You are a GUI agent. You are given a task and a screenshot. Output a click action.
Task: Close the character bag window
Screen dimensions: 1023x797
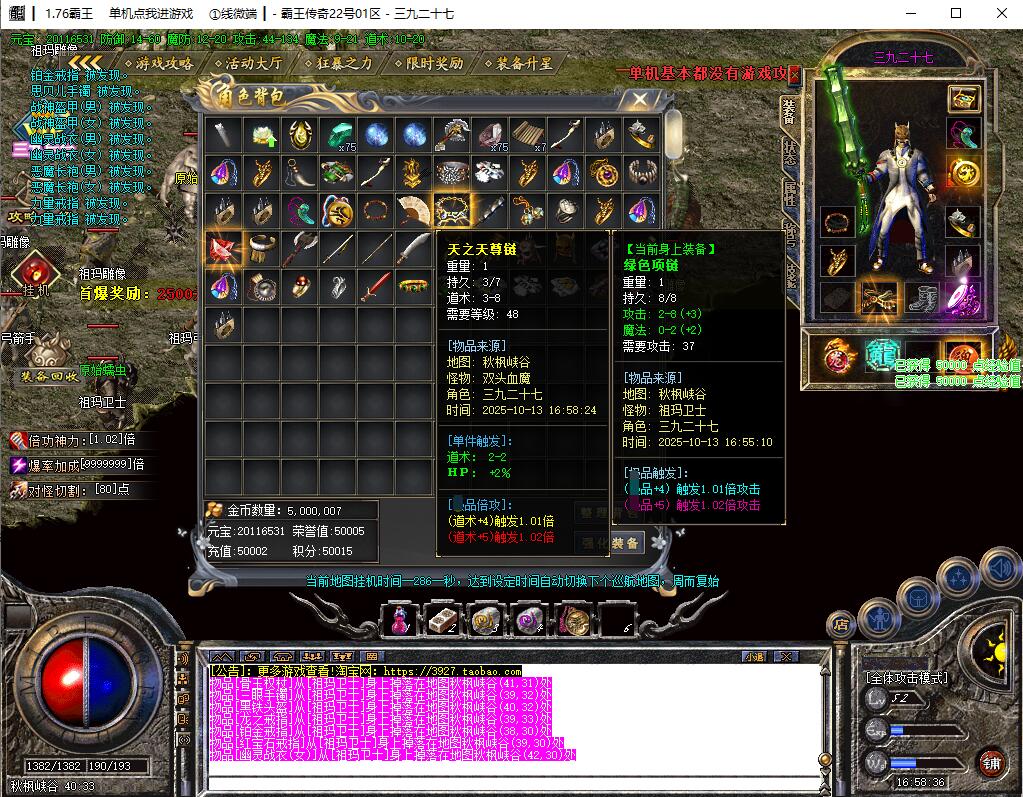tap(639, 99)
